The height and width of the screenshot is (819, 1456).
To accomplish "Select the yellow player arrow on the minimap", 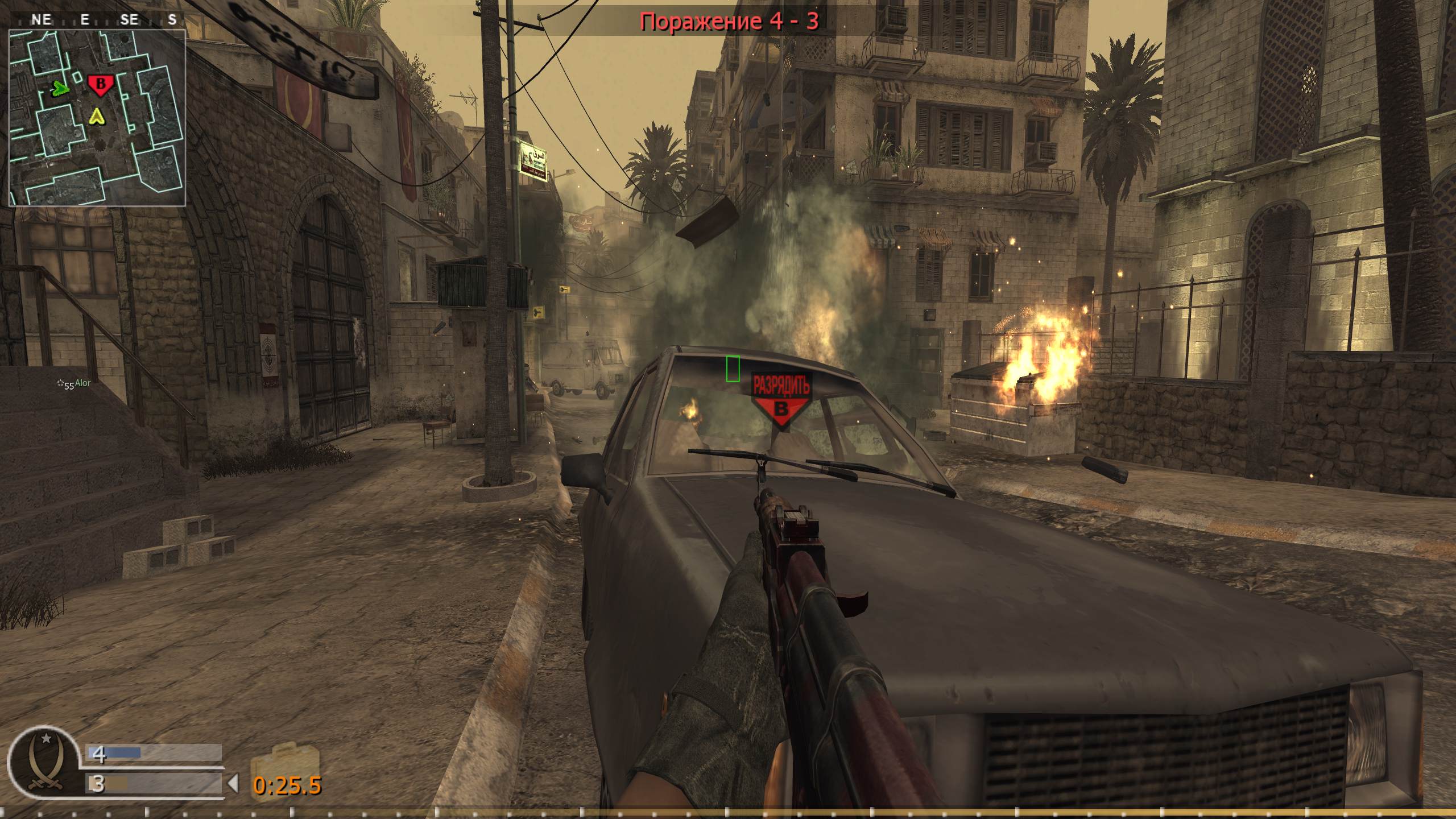I will [97, 118].
